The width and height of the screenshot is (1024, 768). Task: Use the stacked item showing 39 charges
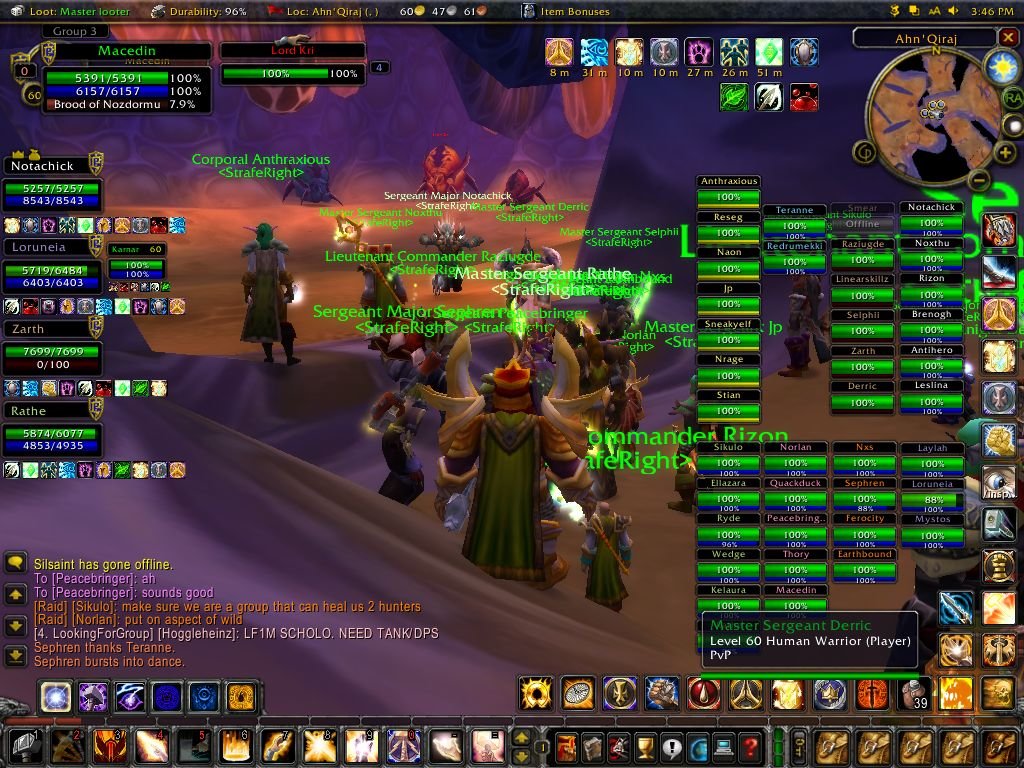tap(914, 693)
